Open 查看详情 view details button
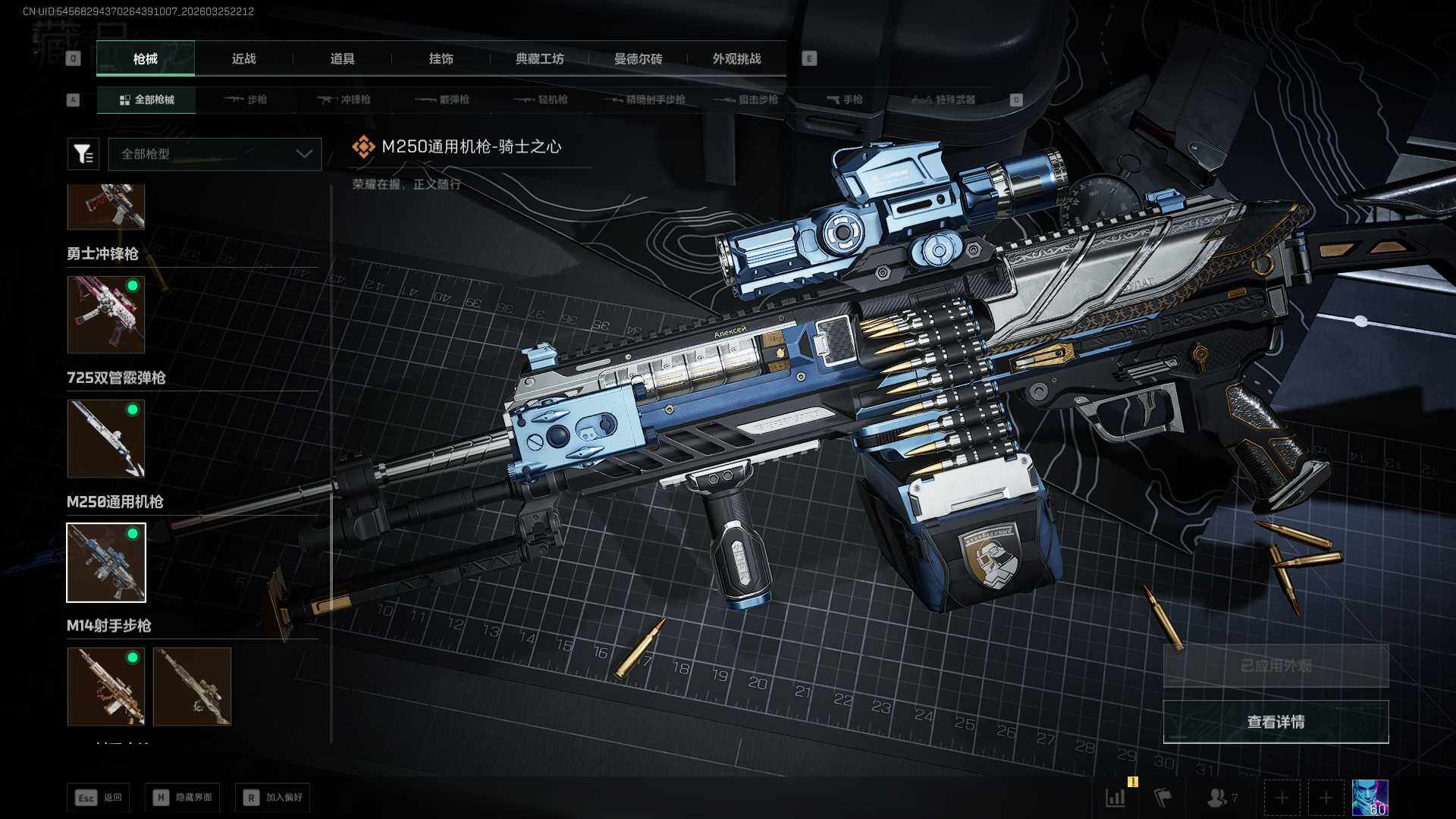 click(x=1276, y=722)
